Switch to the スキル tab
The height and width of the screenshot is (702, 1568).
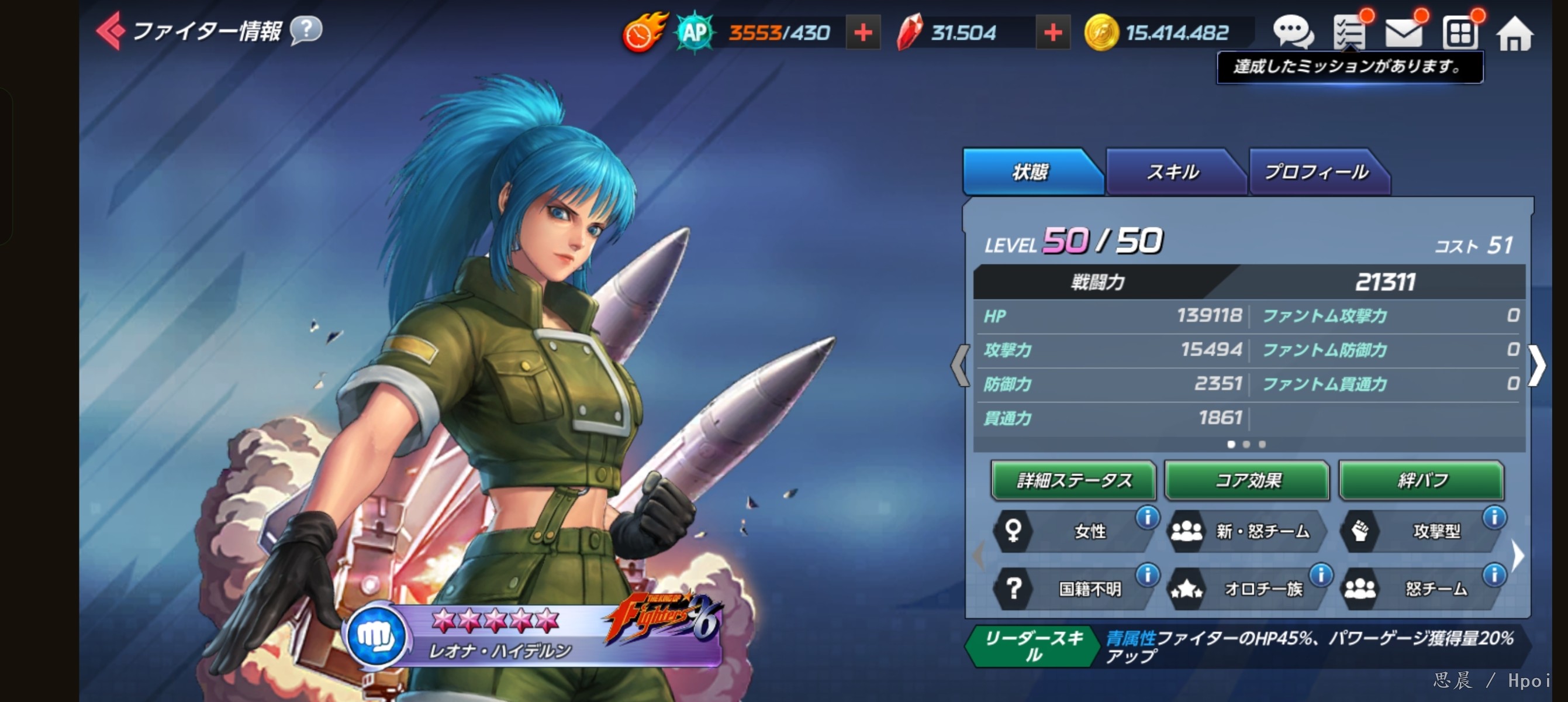pos(1172,173)
